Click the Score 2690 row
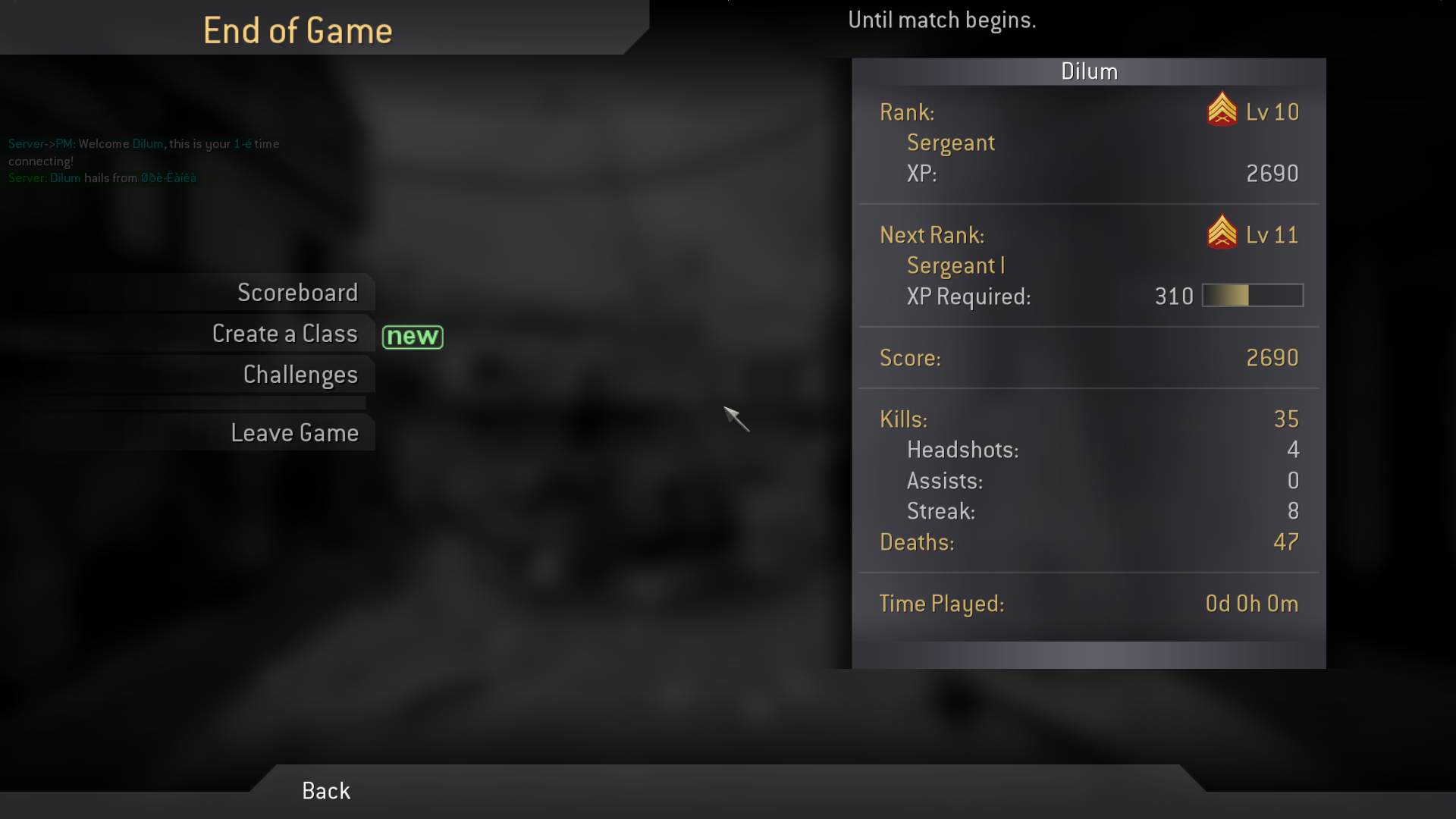1456x819 pixels. (x=1084, y=358)
